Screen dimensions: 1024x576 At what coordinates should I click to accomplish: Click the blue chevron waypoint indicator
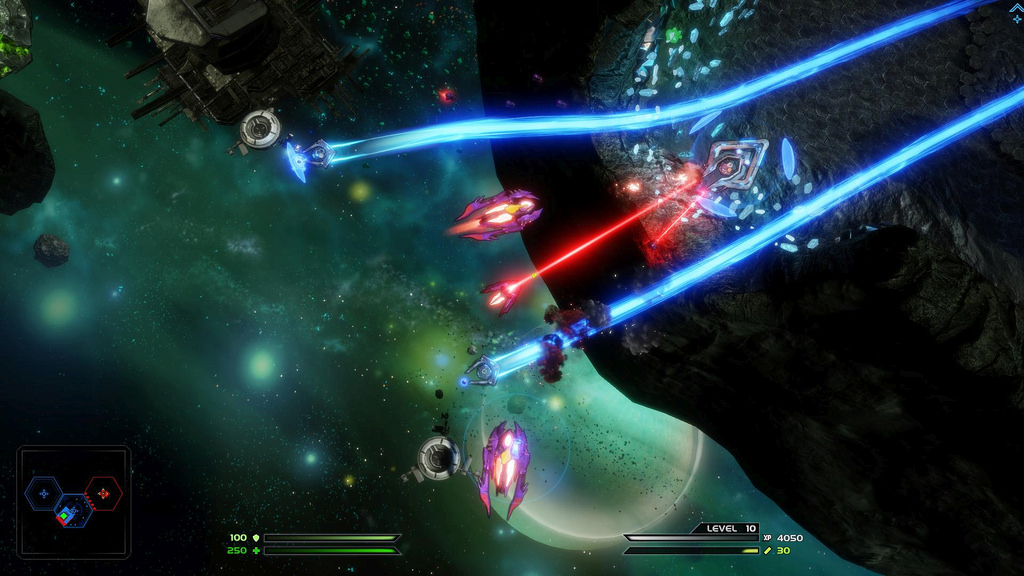1016,8
